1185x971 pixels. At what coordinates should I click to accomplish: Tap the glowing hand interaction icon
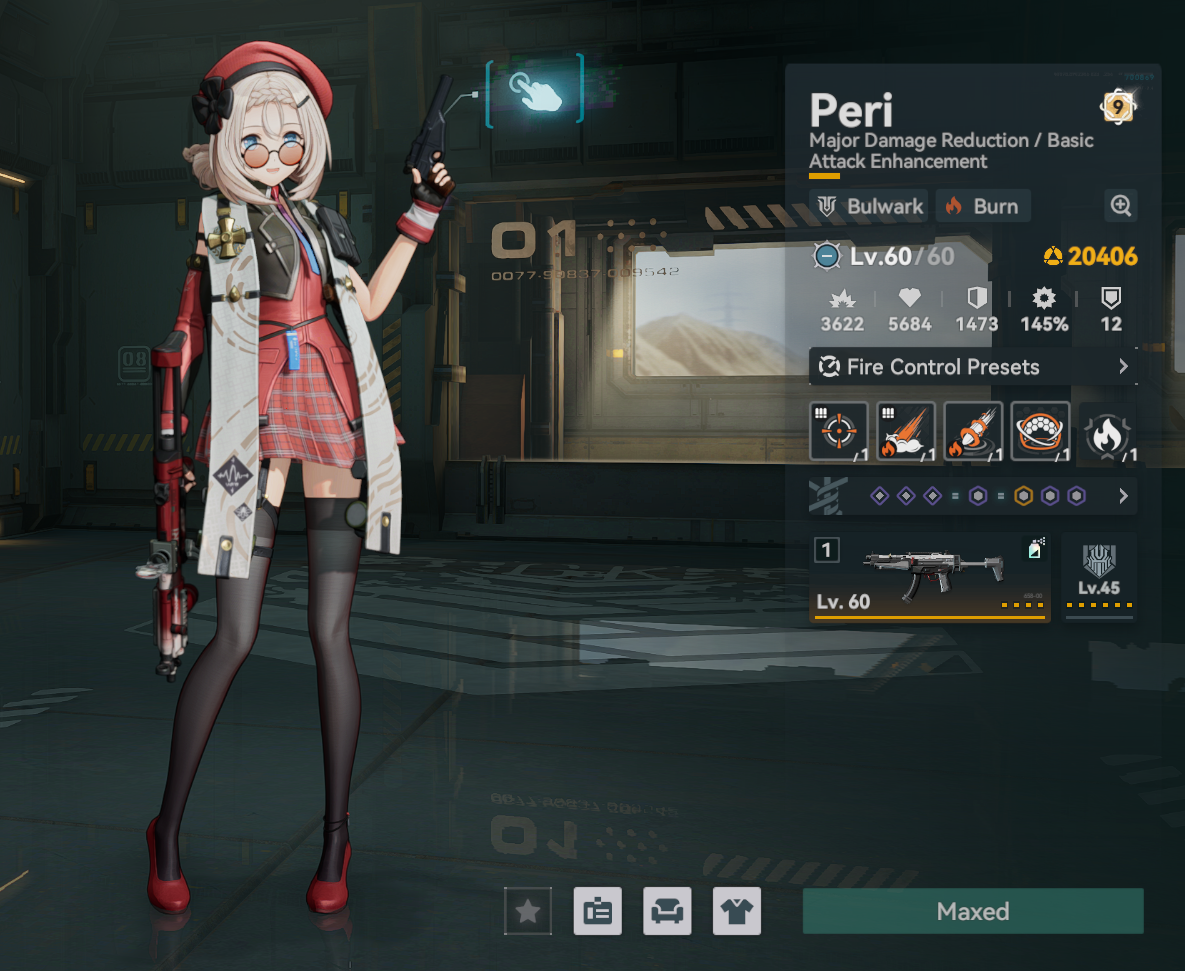click(x=534, y=92)
